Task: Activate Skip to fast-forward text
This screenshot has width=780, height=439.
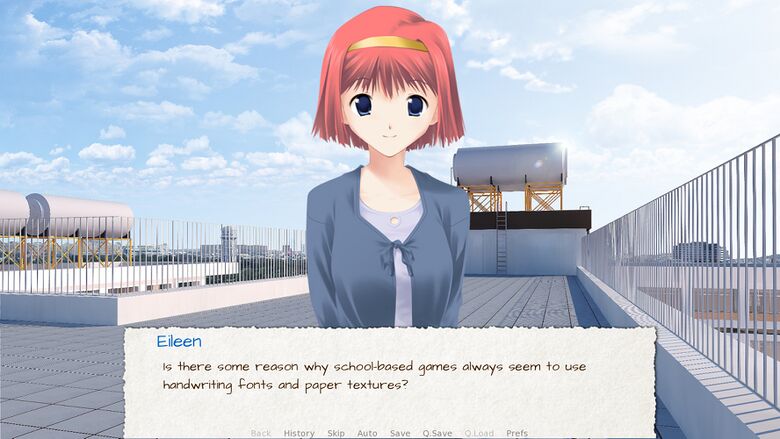Action: (x=336, y=433)
